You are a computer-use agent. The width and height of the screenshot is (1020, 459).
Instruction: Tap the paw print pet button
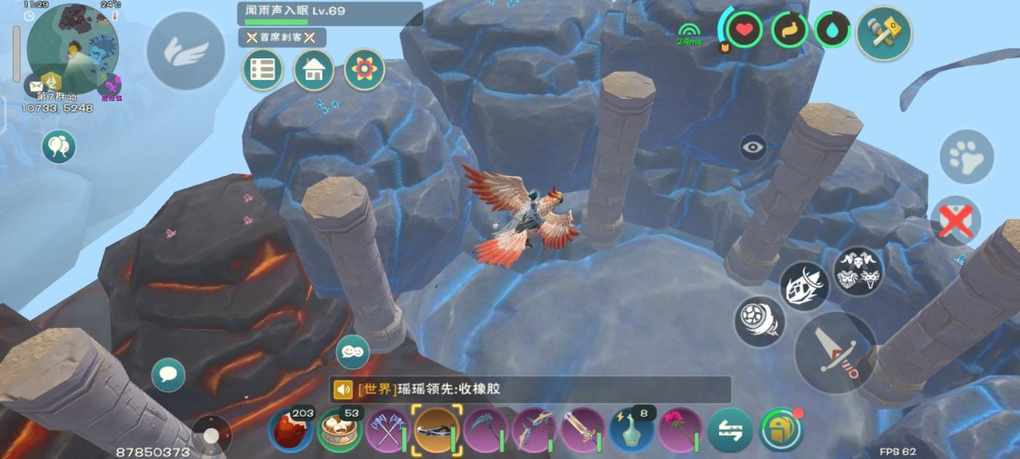(x=967, y=158)
